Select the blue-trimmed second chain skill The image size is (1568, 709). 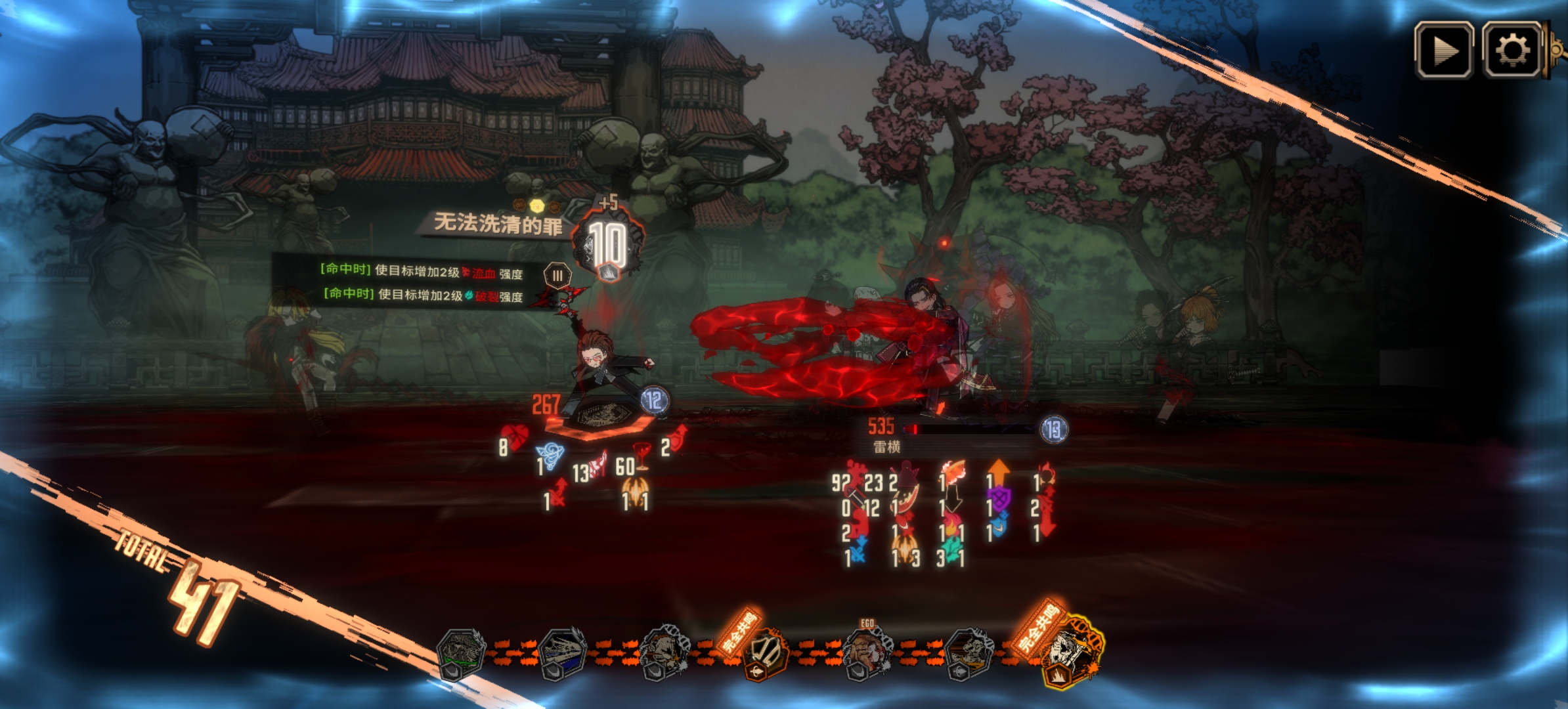point(562,654)
